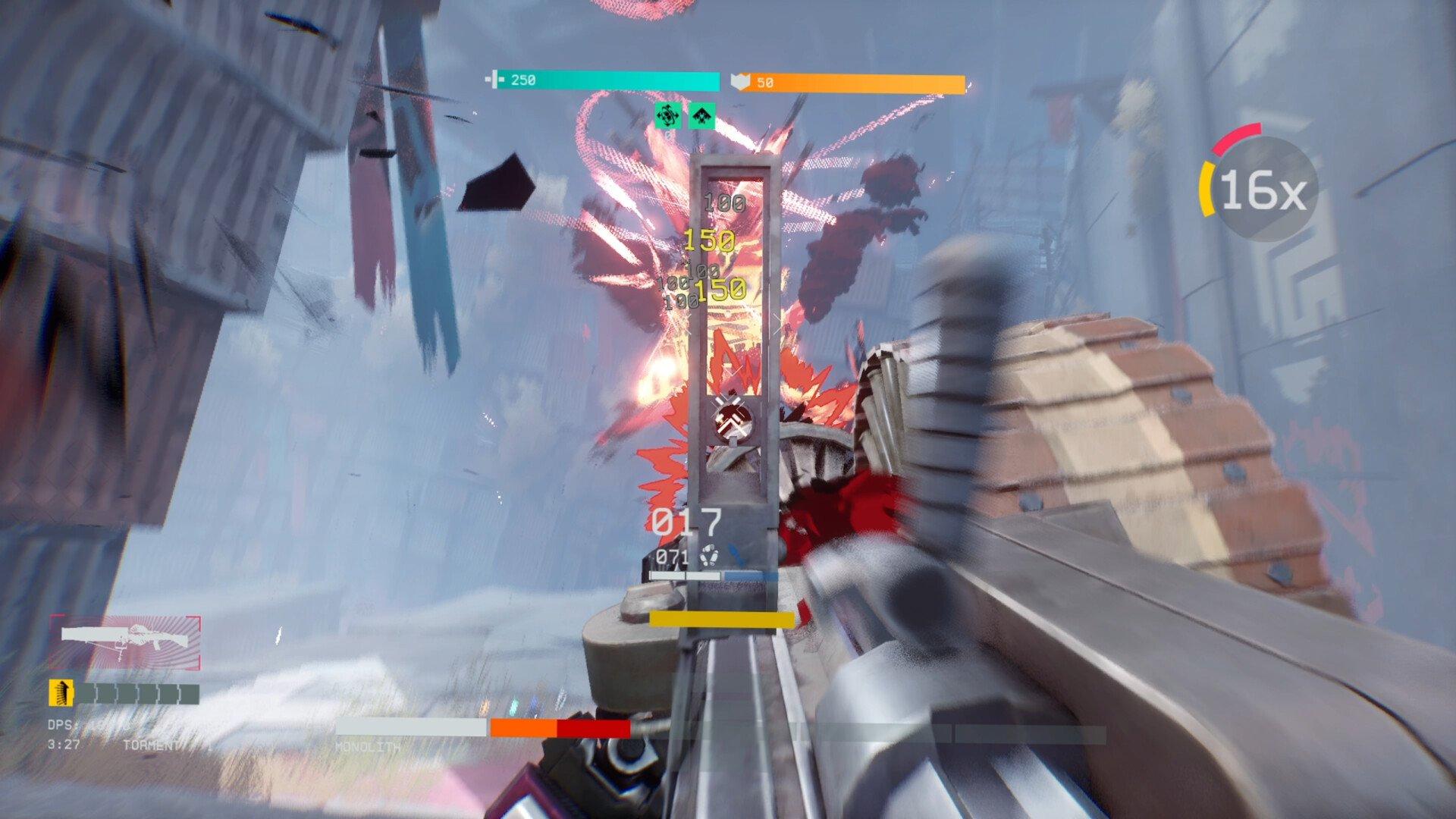Select the equipped rifle weapon panel
1456x819 pixels.
(x=125, y=642)
